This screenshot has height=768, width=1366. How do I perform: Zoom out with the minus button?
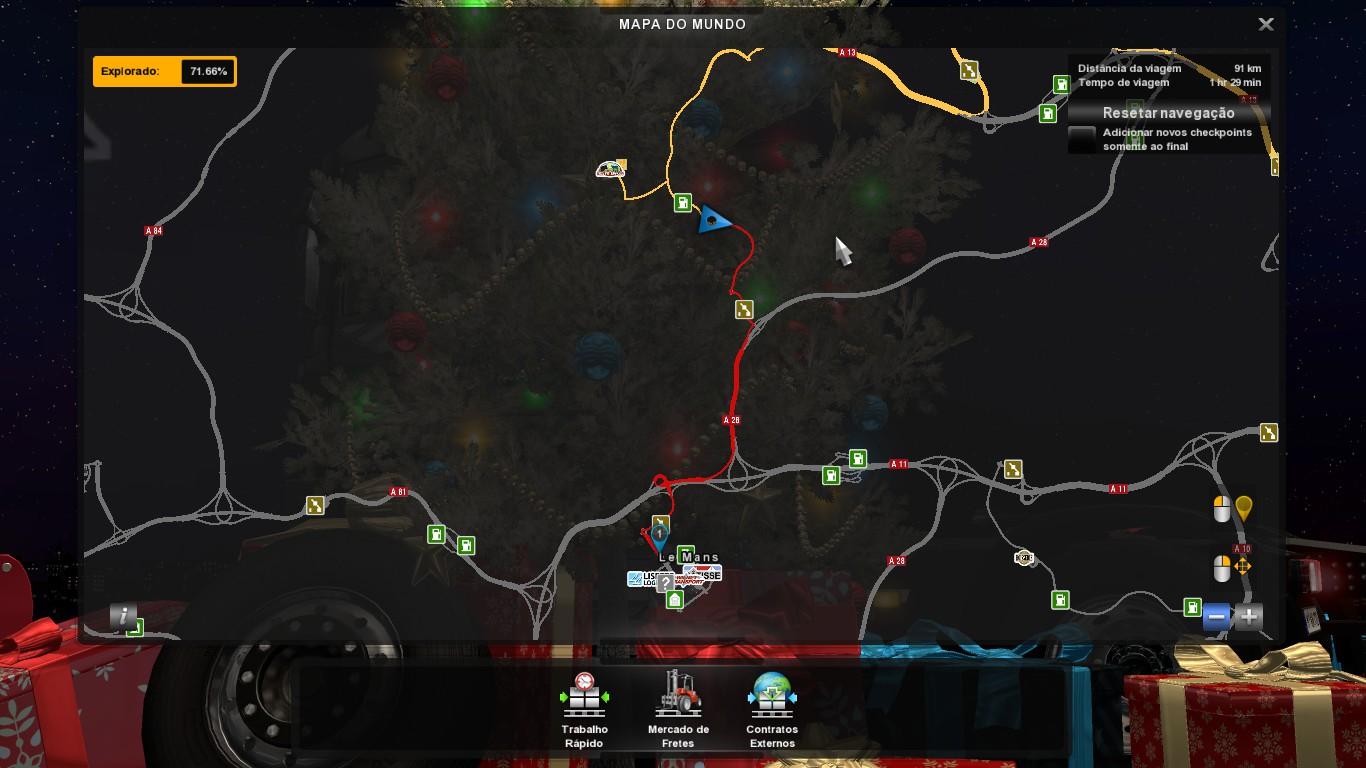point(1217,617)
